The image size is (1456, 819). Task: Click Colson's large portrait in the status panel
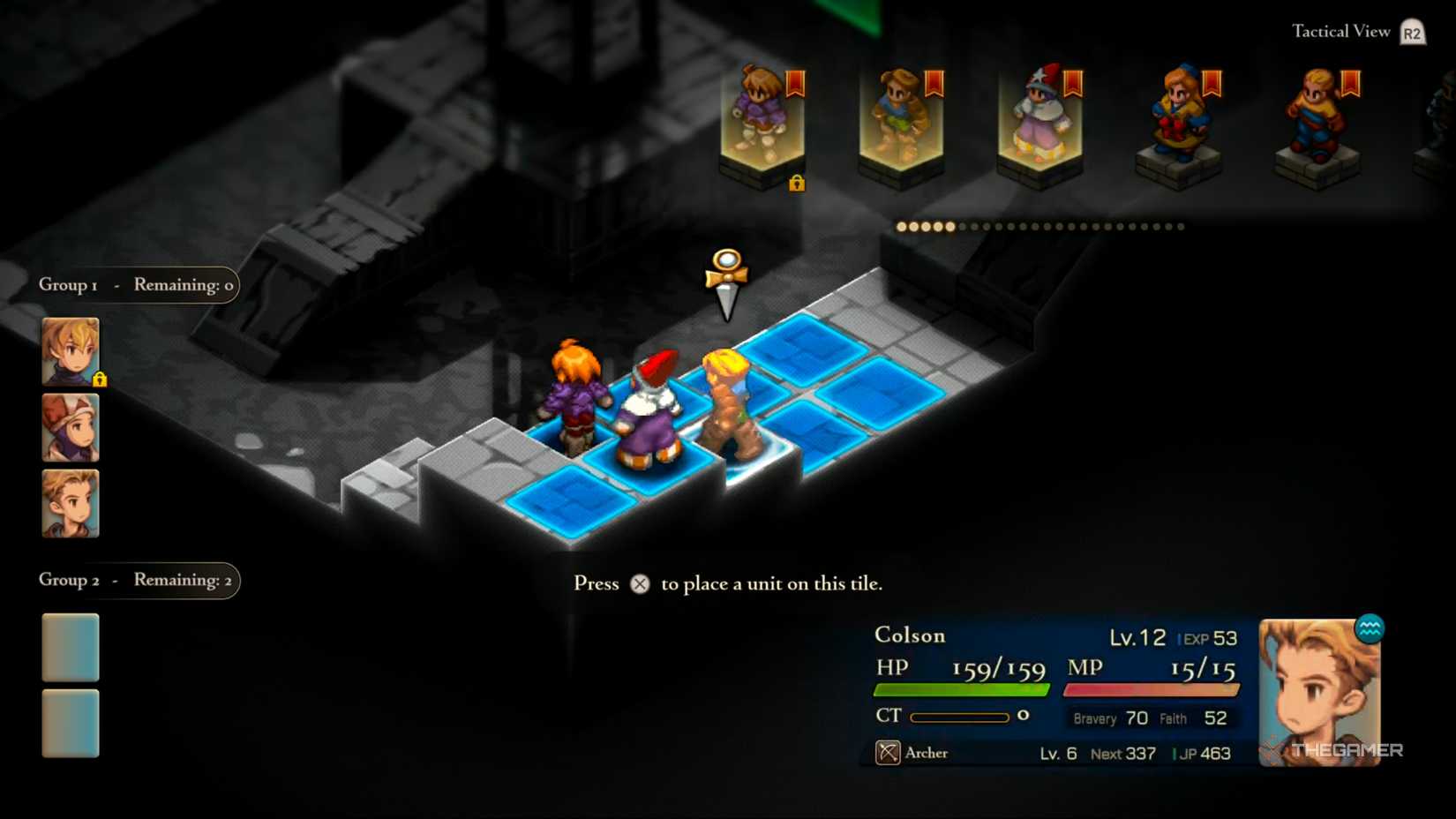coord(1318,693)
